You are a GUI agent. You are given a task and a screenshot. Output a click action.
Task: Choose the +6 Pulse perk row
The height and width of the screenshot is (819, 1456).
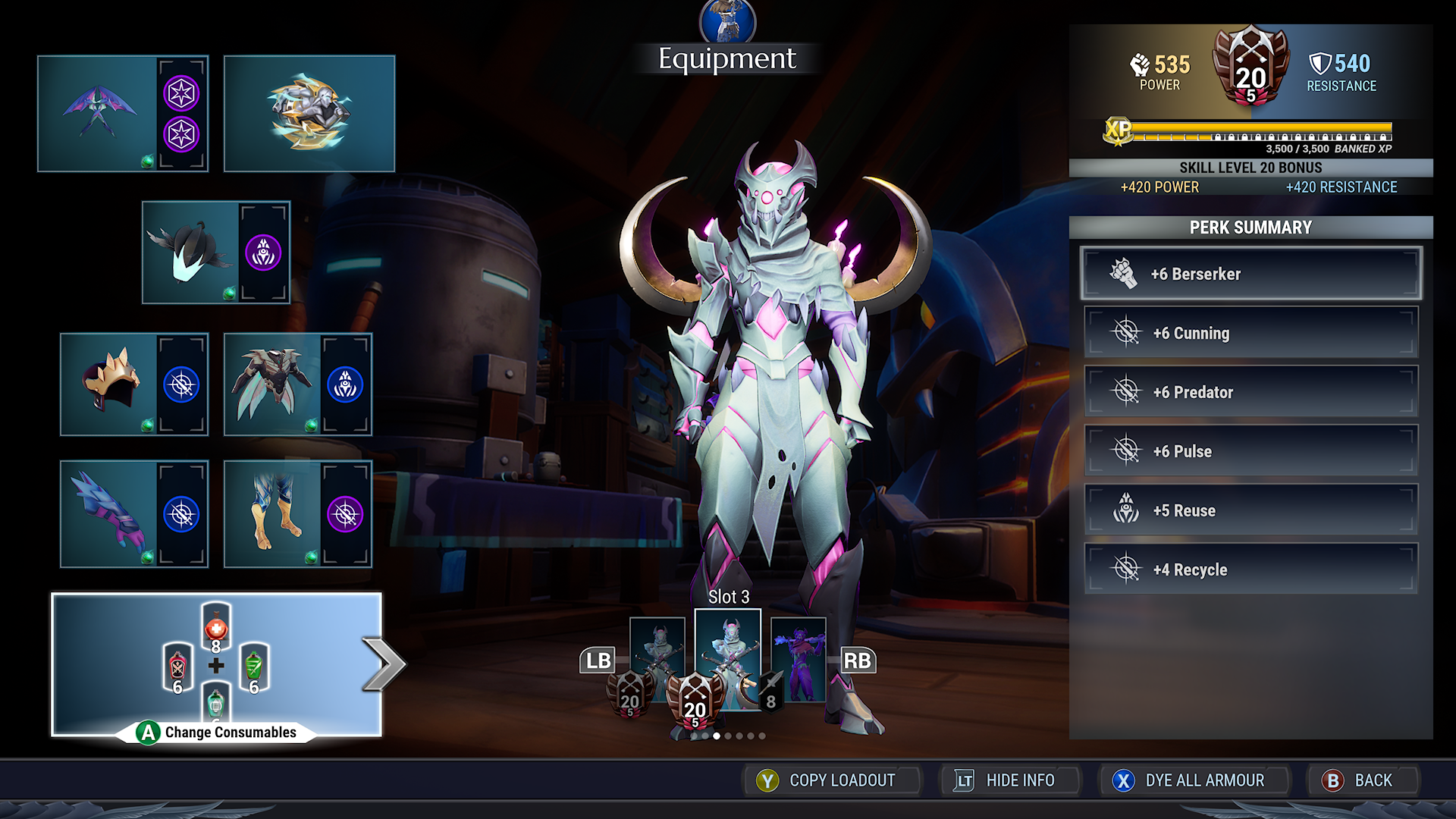tap(1250, 451)
